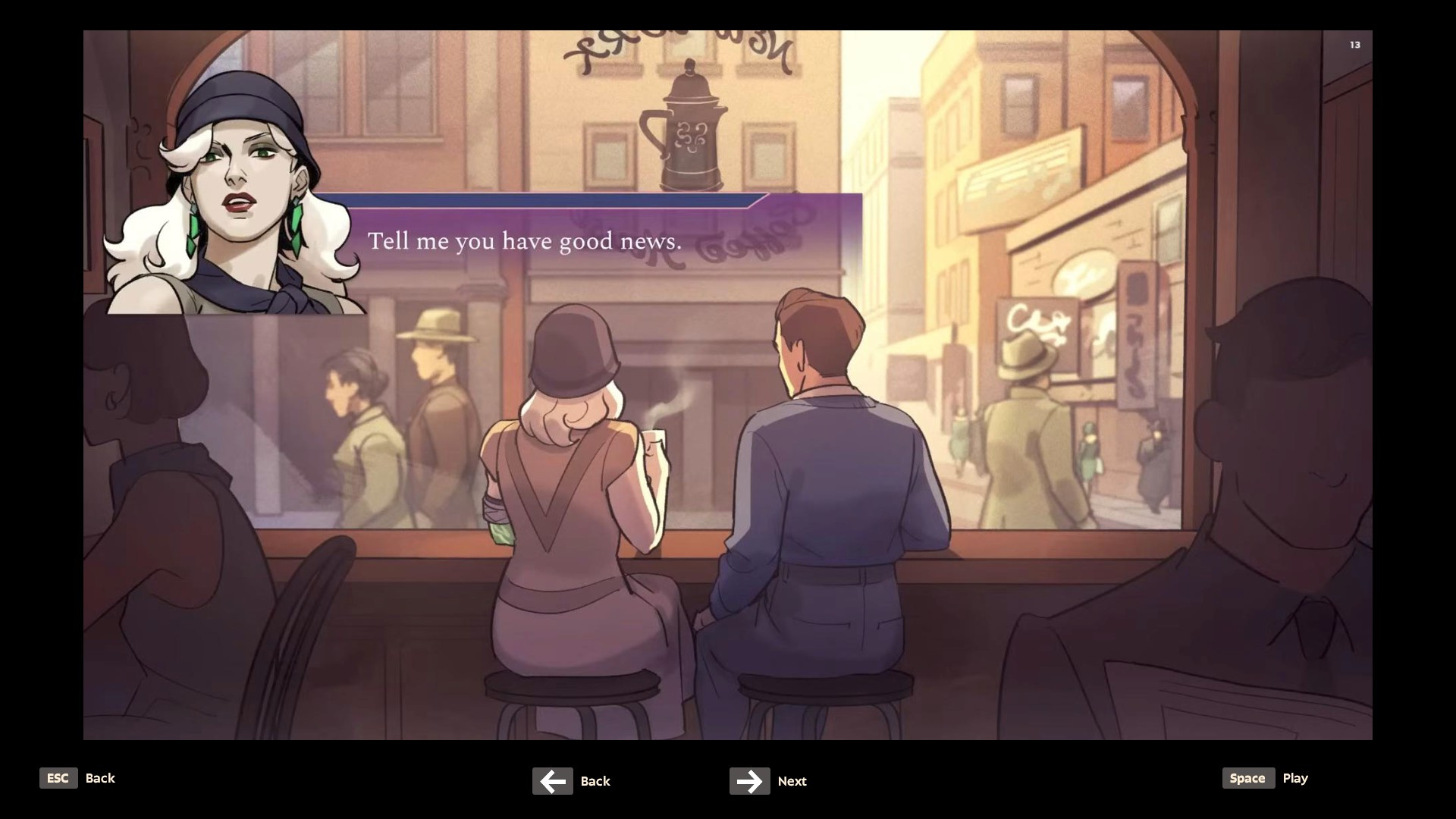The width and height of the screenshot is (1456, 819).
Task: Click the left Back arrow icon
Action: coord(553,781)
